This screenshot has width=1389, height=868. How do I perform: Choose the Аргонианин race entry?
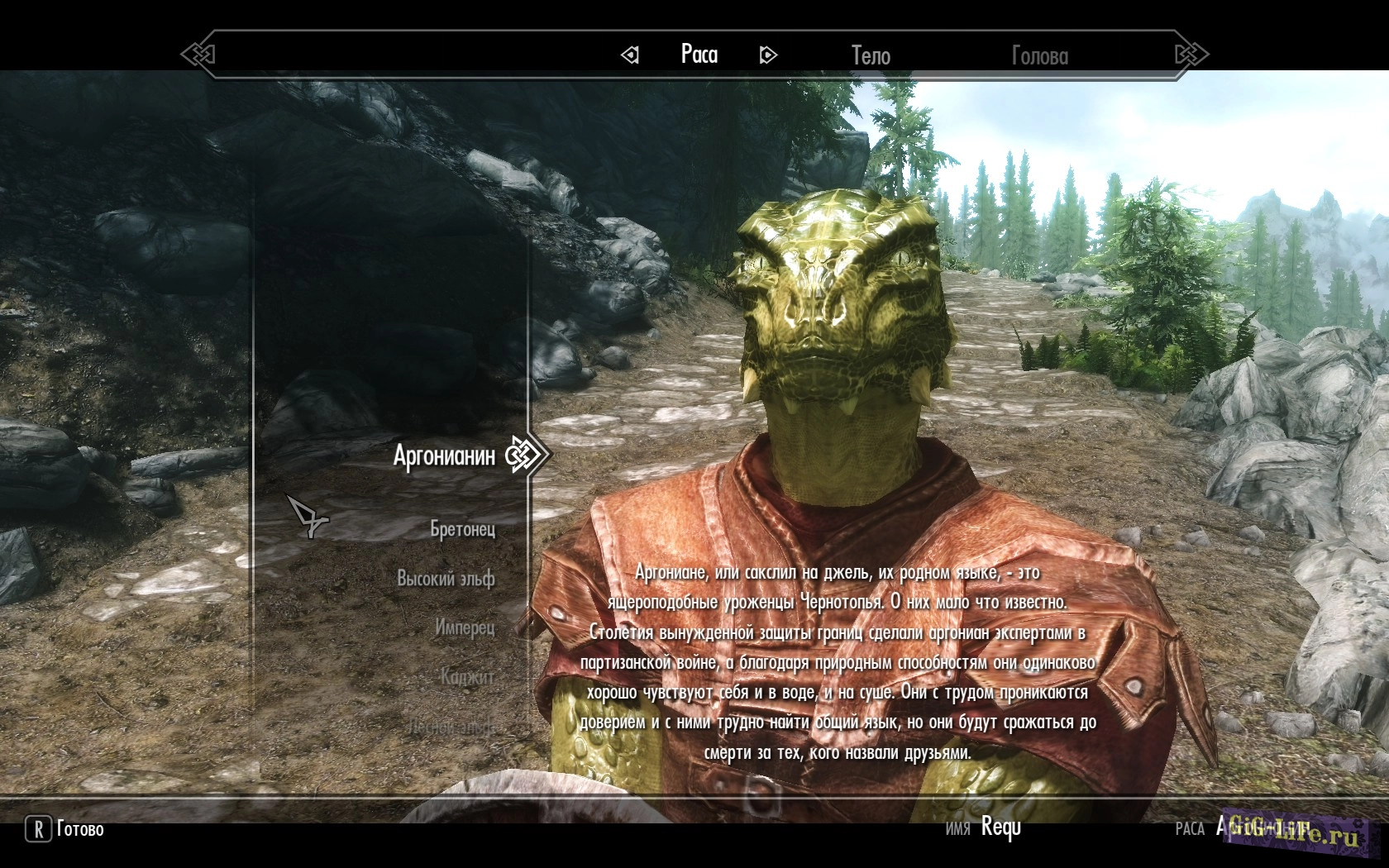point(444,455)
